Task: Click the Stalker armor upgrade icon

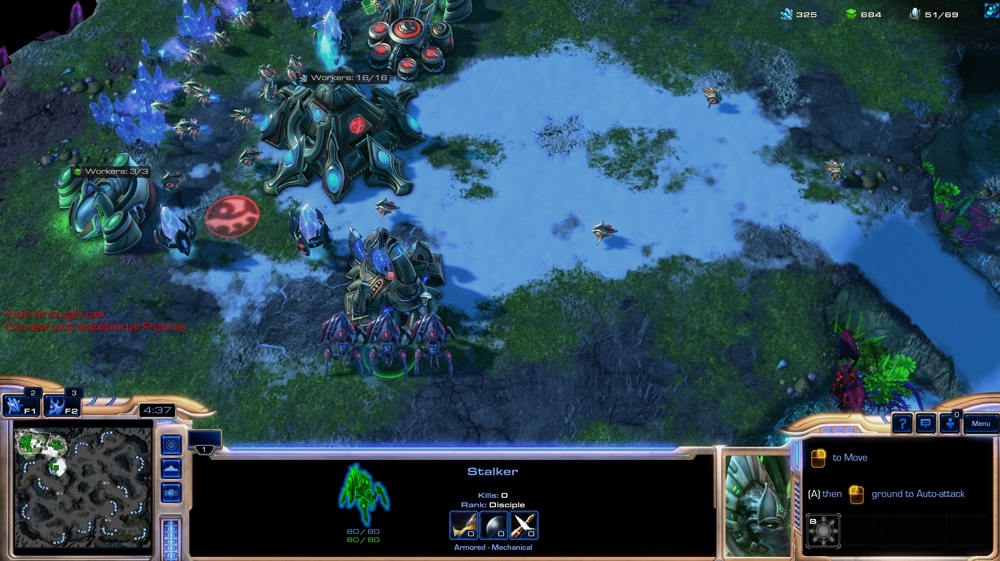Action: pyautogui.click(x=494, y=525)
